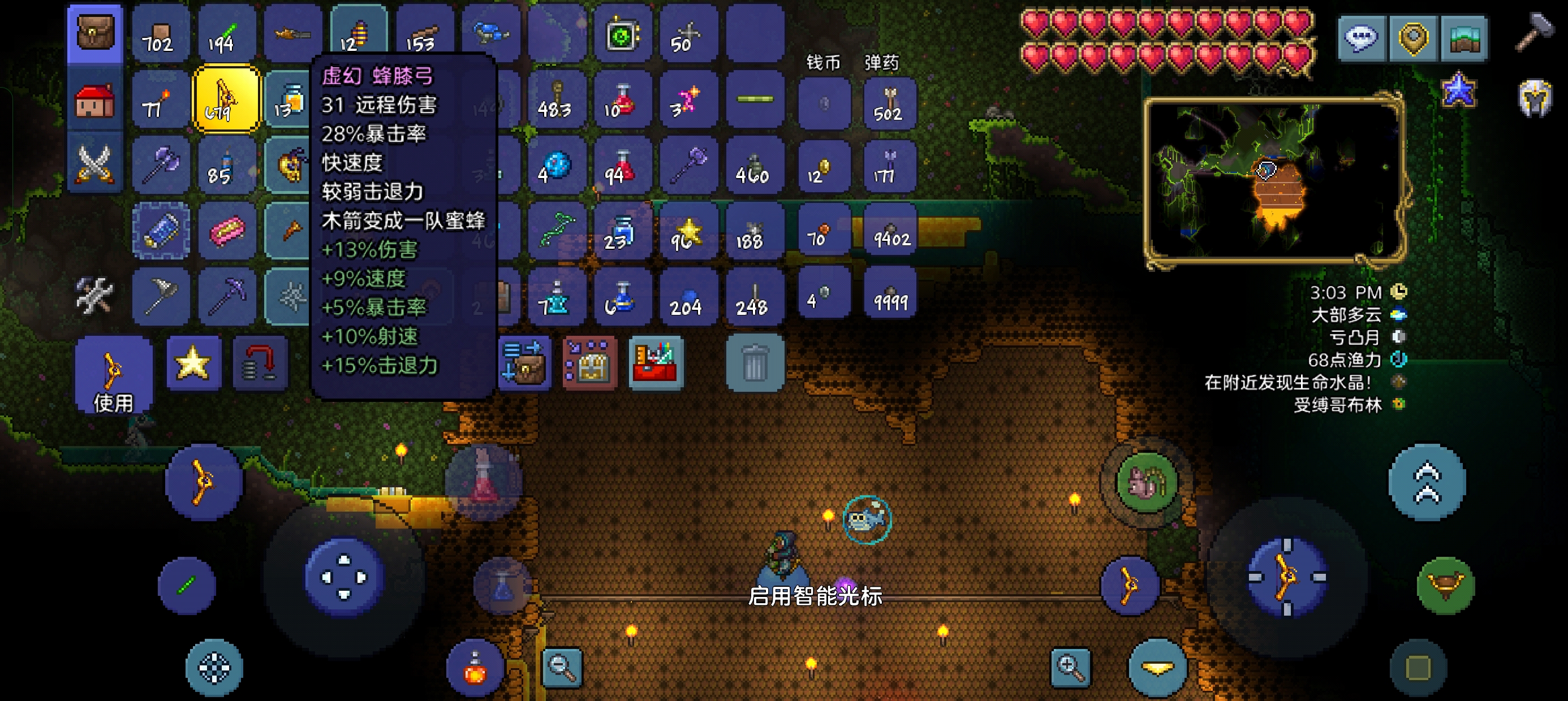Switch to the red house housing tab
Viewport: 1568px width, 701px height.
[x=95, y=100]
